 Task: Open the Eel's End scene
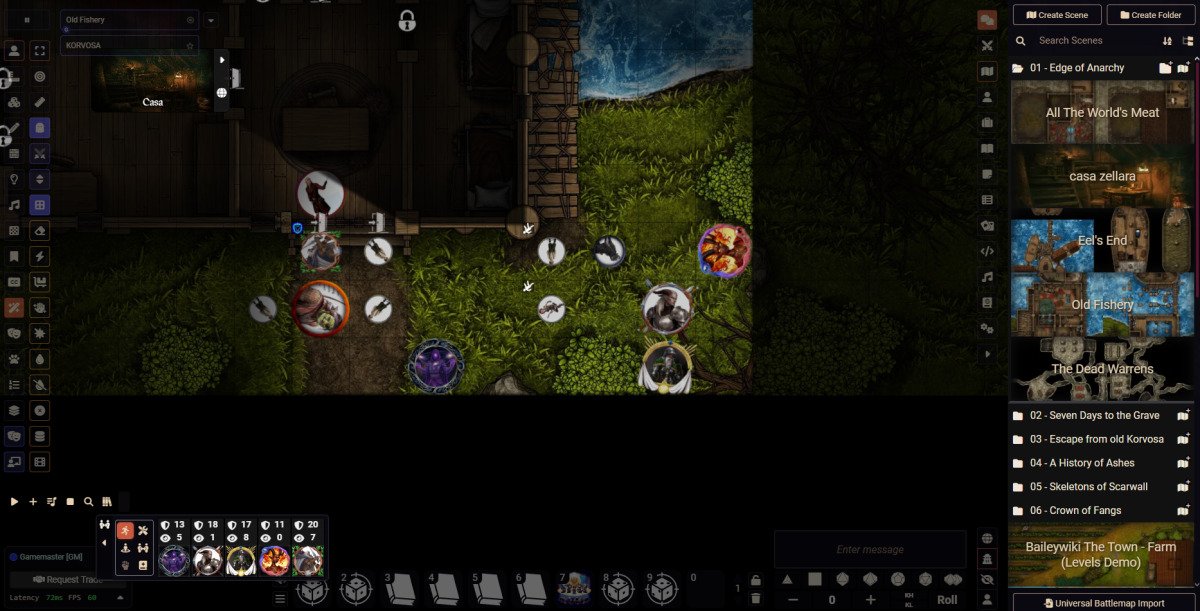1102,240
